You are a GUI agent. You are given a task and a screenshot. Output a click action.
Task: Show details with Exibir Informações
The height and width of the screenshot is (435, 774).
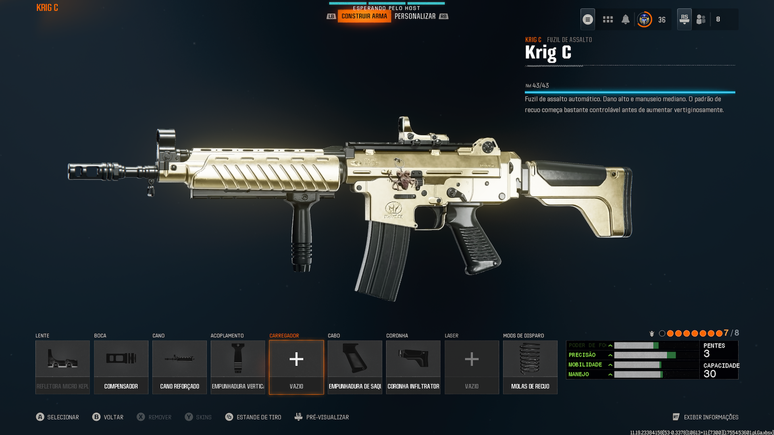(706, 417)
